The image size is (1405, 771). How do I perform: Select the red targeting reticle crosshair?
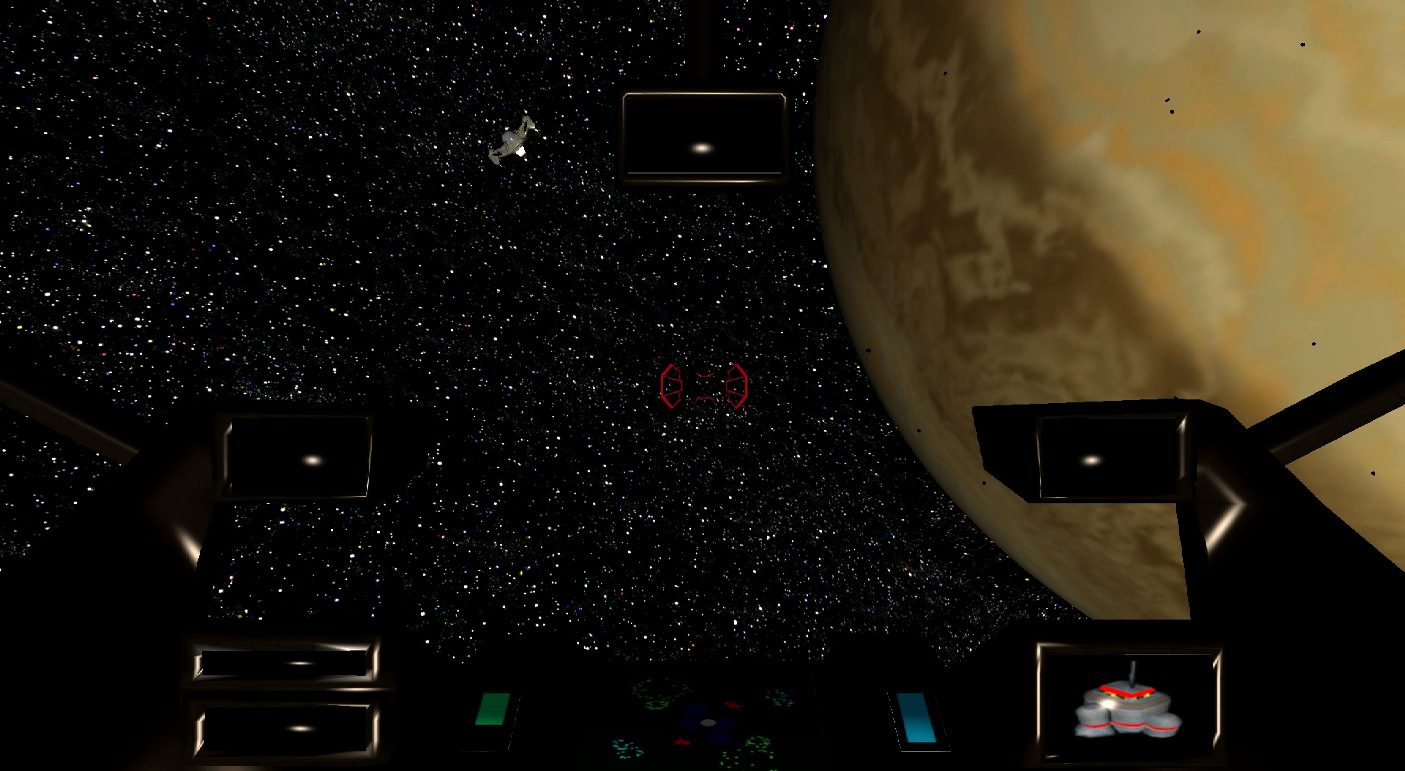(705, 383)
